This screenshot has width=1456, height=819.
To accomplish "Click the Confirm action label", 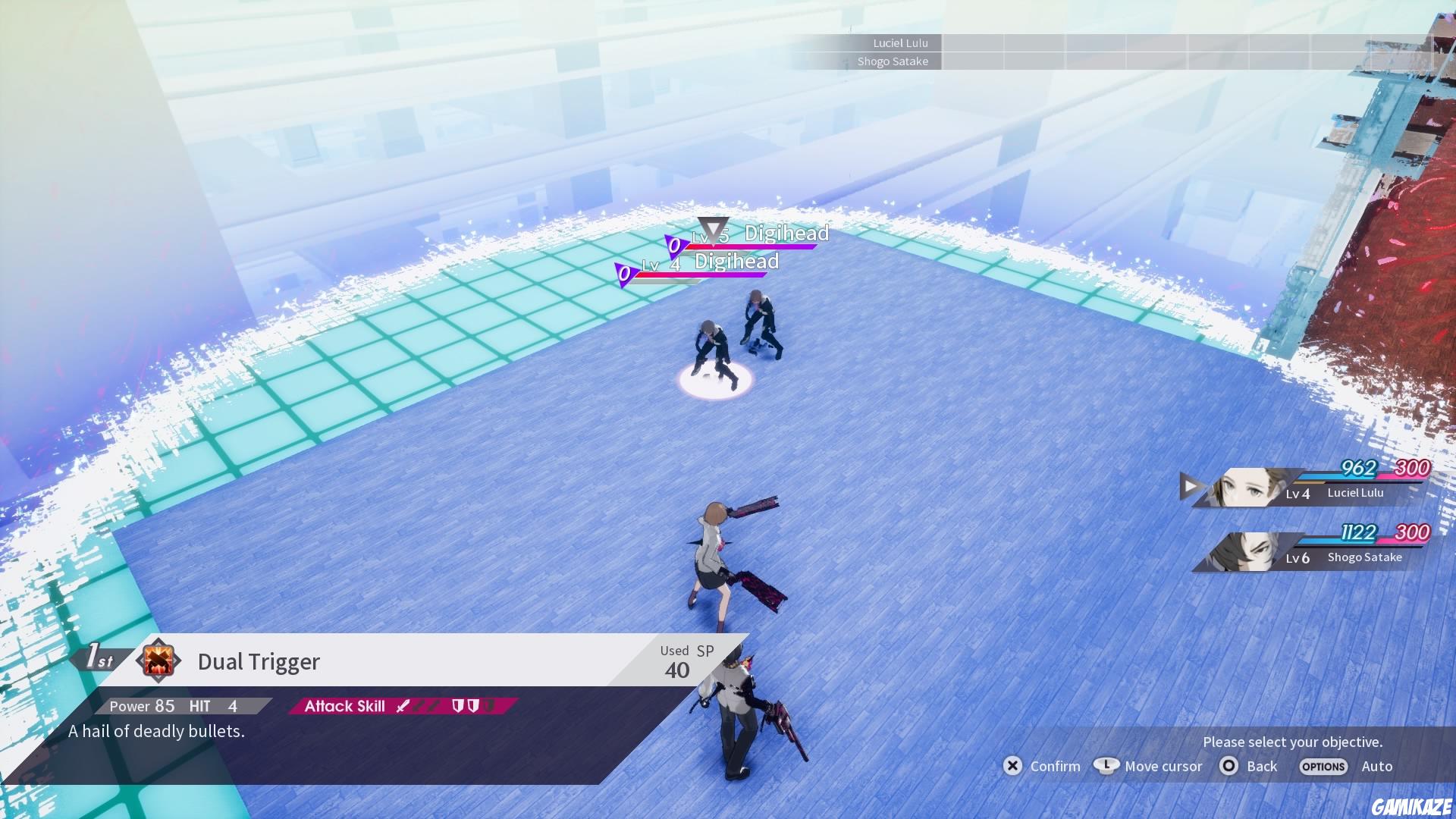I will 1056,767.
